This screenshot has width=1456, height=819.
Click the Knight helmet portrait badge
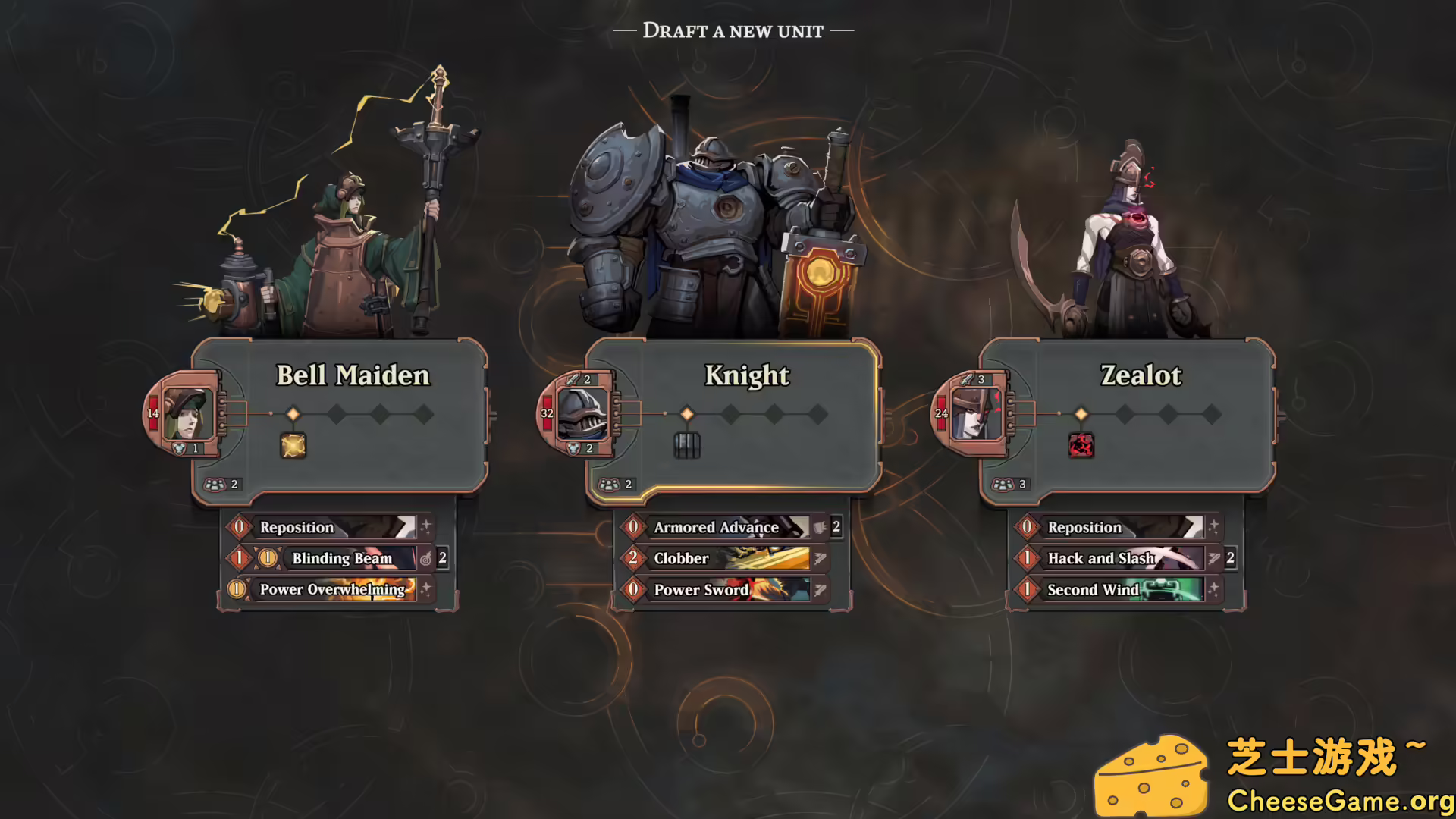[582, 414]
